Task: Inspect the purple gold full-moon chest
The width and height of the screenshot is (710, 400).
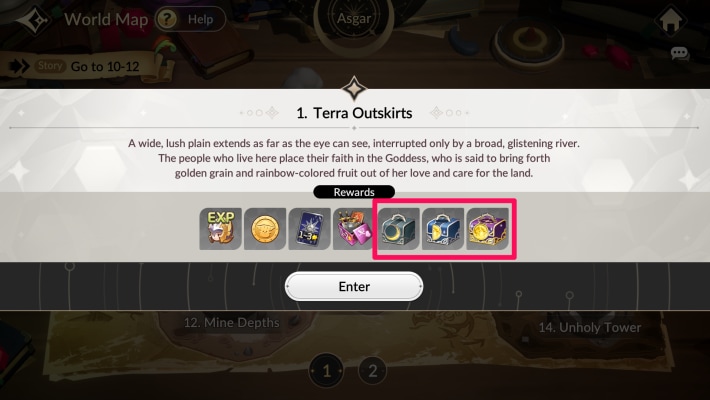Action: (489, 229)
